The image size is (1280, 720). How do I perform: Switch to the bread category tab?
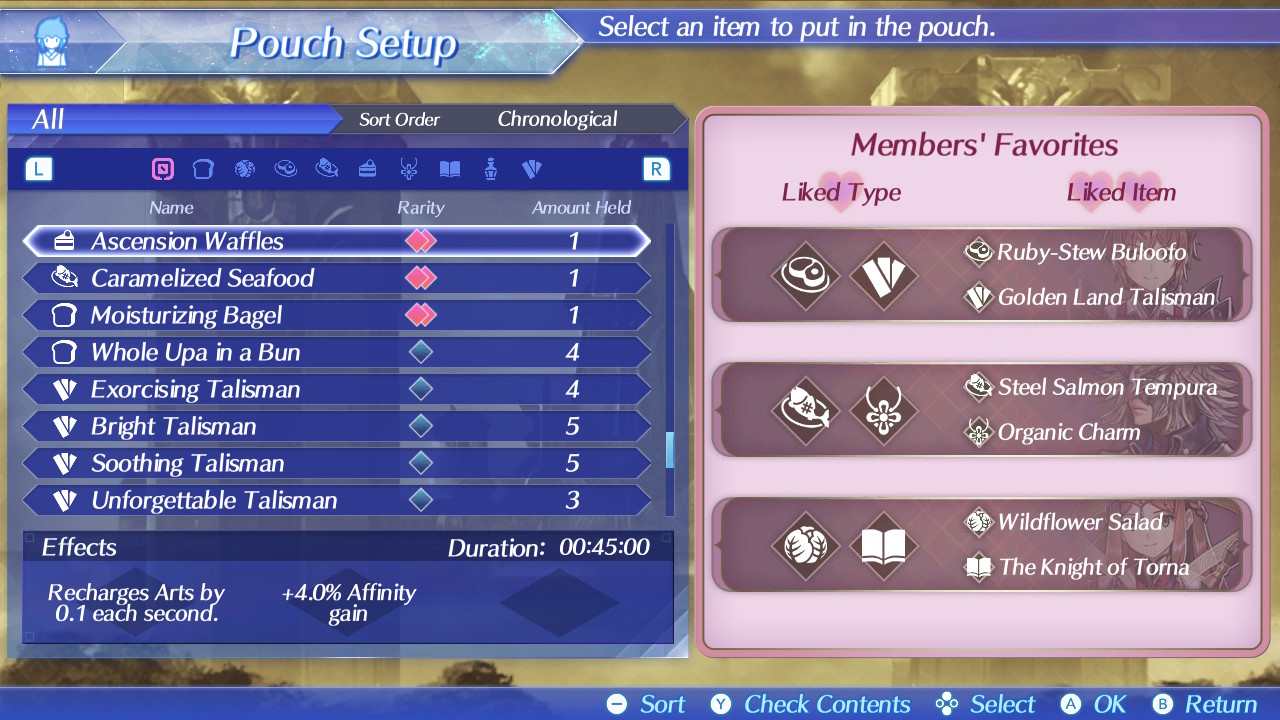click(203, 169)
